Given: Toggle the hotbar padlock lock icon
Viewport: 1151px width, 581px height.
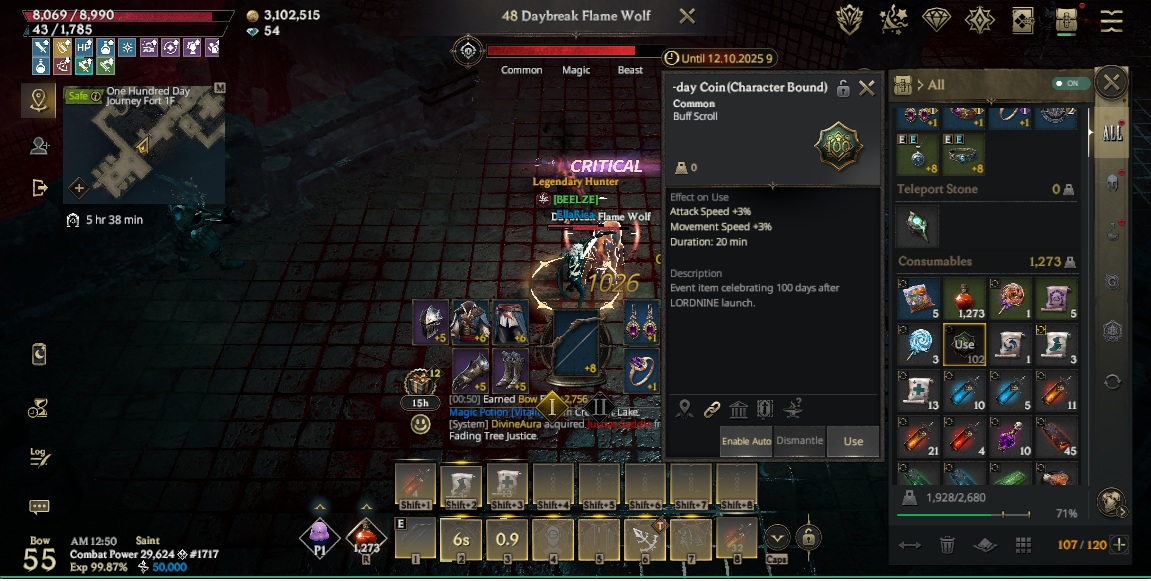Looking at the screenshot, I should pos(809,536).
